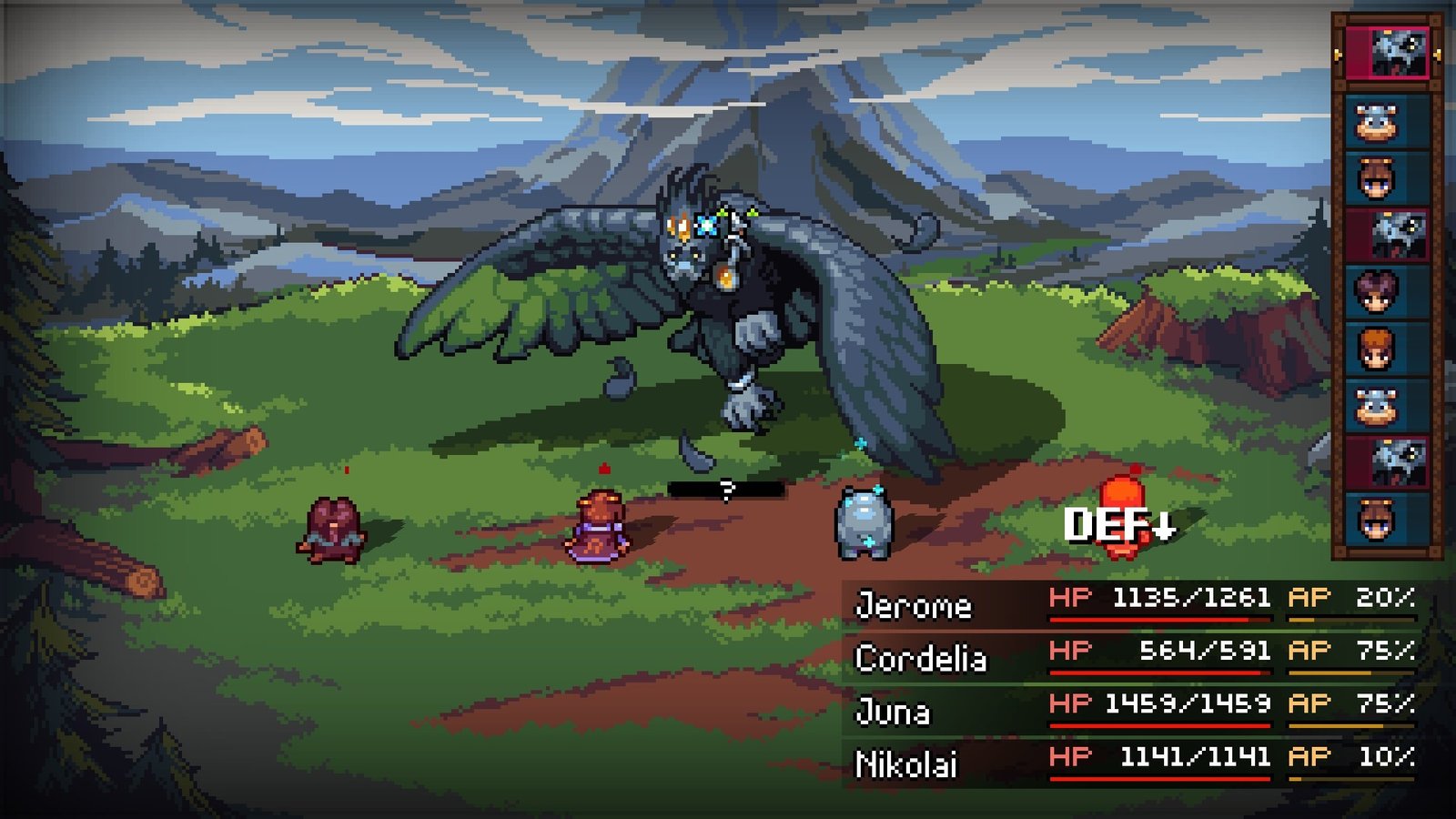Click the highlighted current-turn griffin portrait
Screen dimensions: 1456x819
tap(1389, 53)
